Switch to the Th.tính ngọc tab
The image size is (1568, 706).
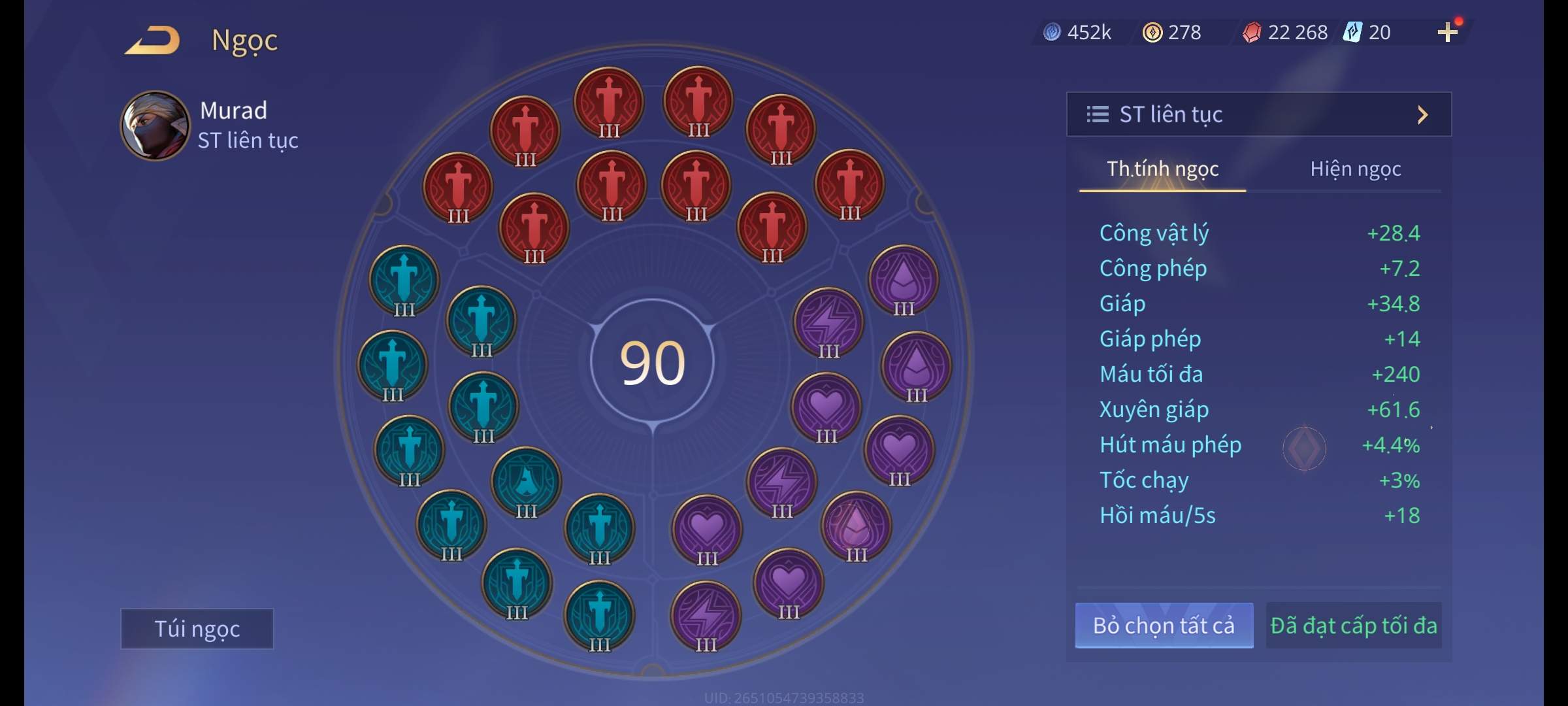point(1162,169)
